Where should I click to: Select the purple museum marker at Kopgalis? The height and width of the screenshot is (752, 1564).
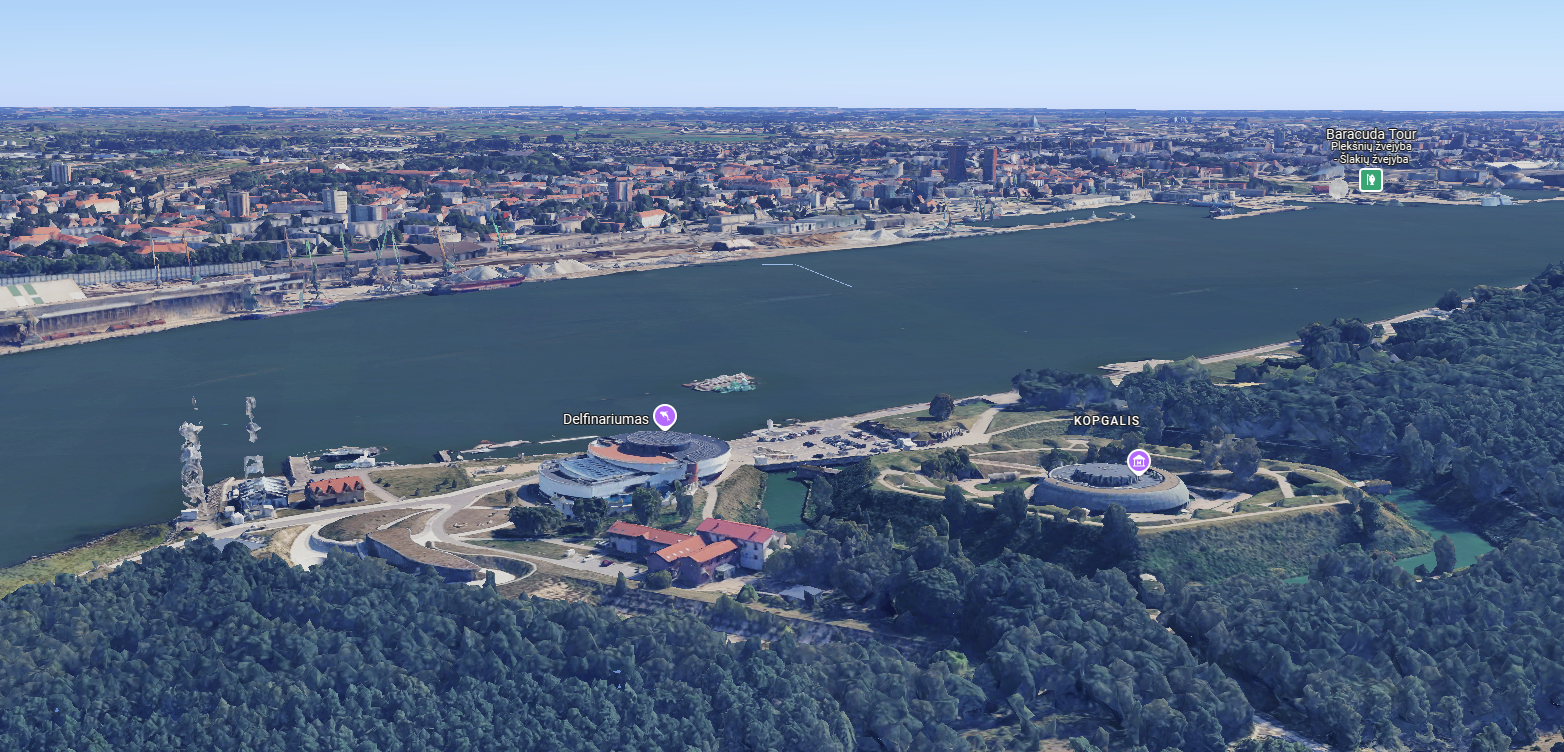coord(1138,460)
